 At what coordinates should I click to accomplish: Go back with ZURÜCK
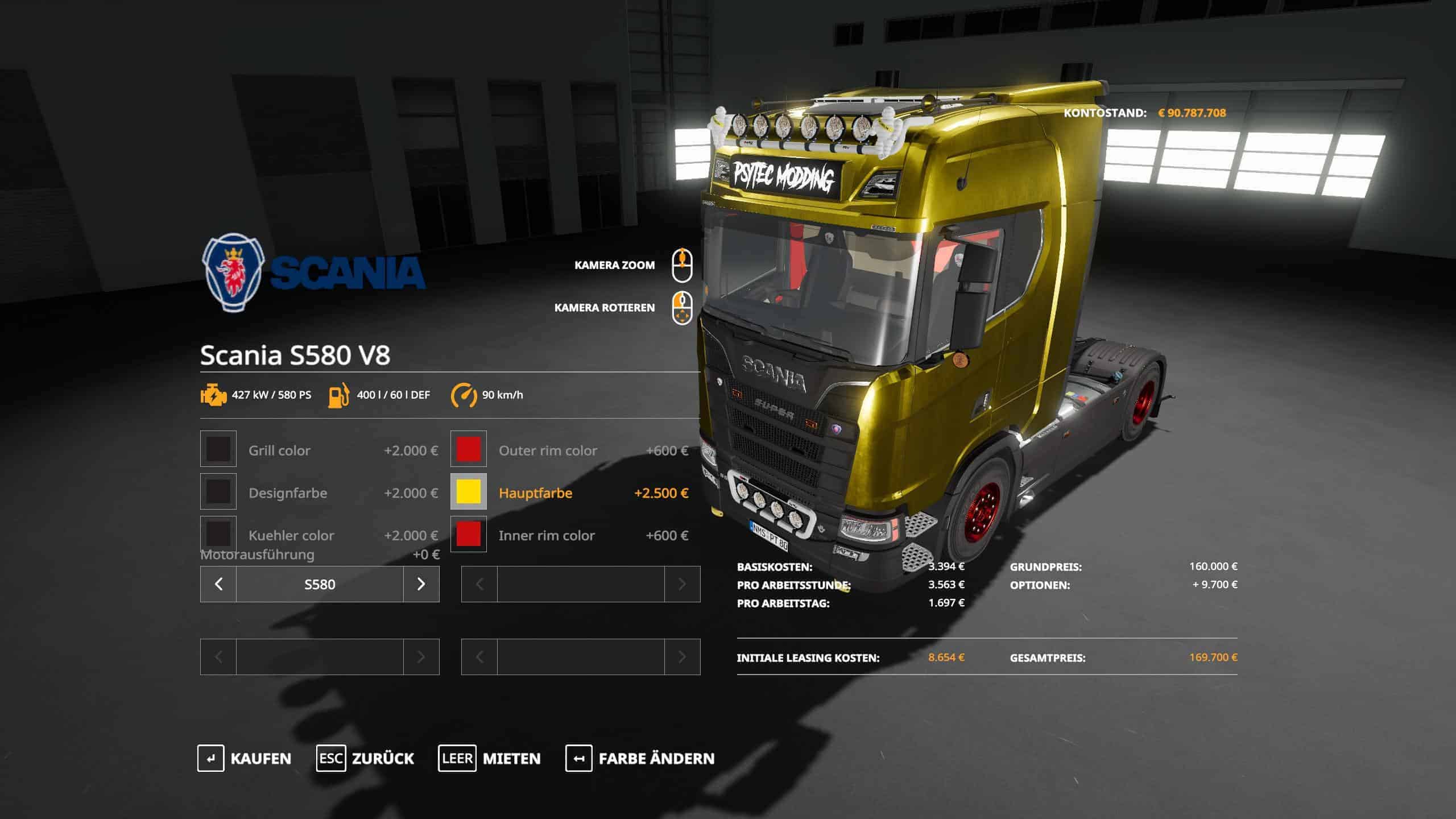[x=365, y=758]
